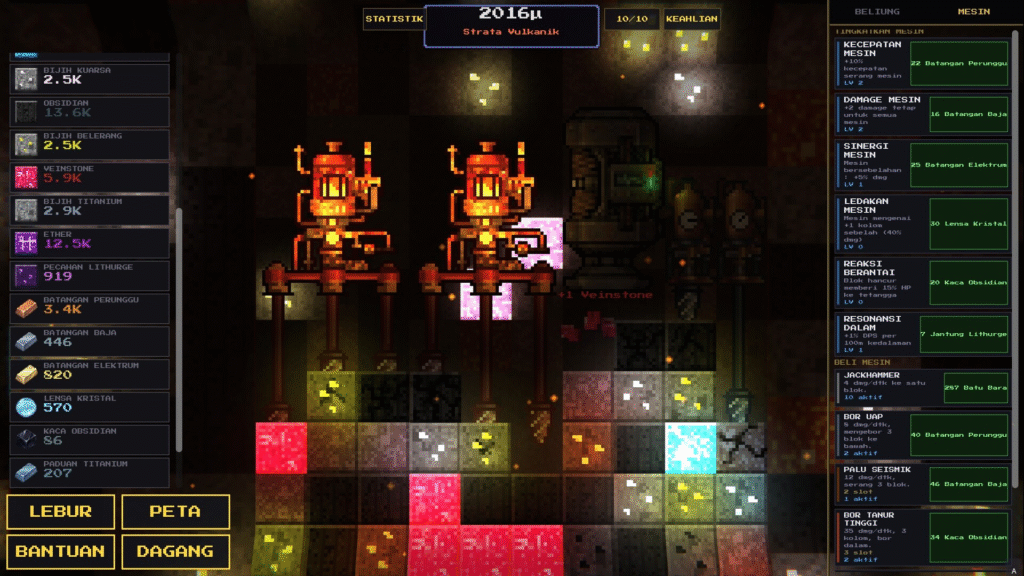
Task: Select the Mesin tab
Action: [x=973, y=12]
